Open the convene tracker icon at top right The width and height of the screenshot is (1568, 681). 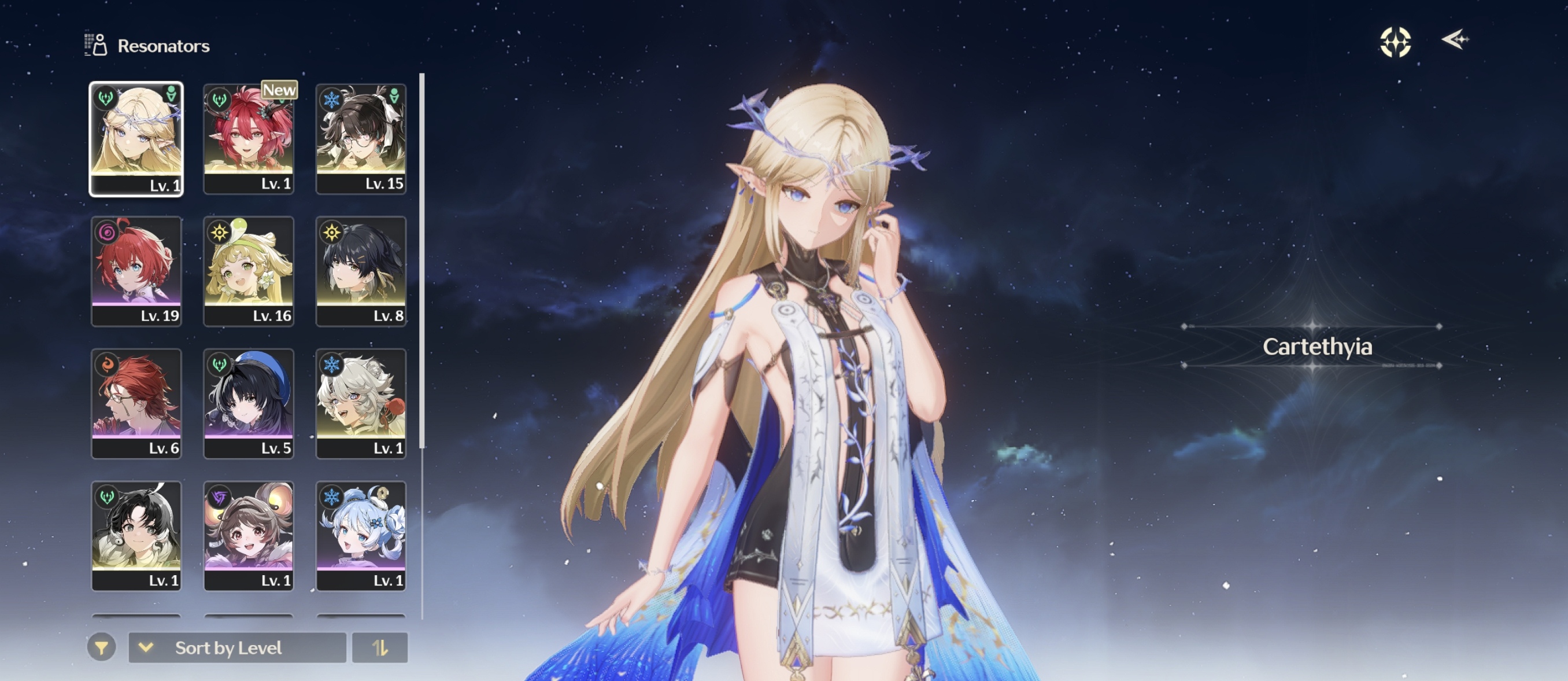pyautogui.click(x=1397, y=41)
